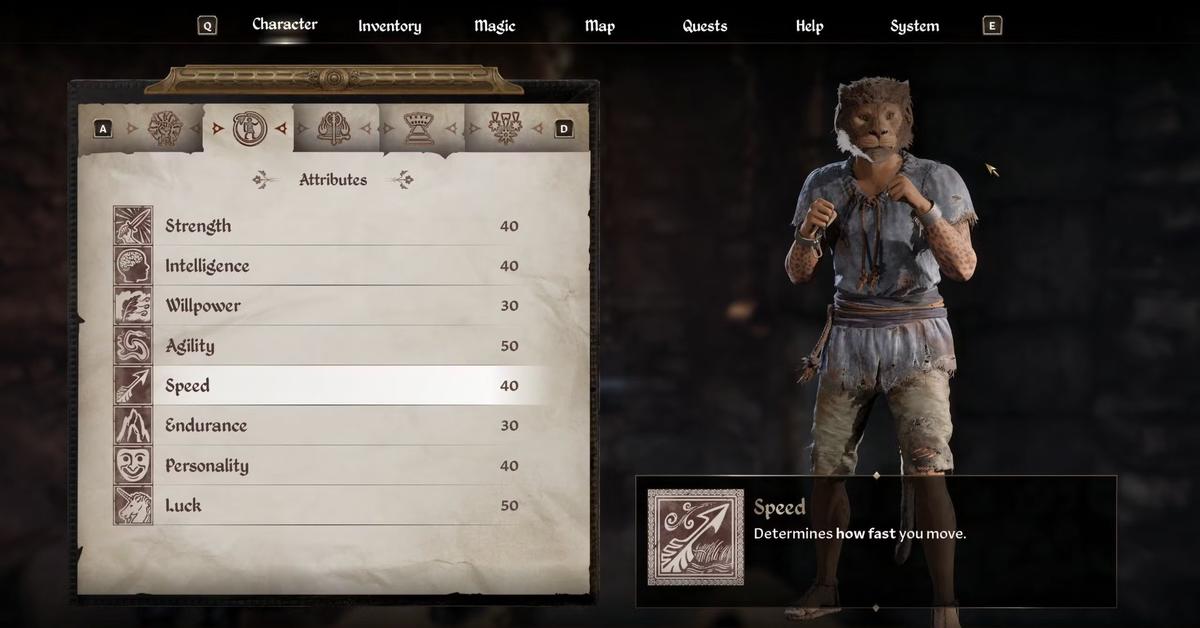This screenshot has height=628, width=1200.
Task: Select the figure-in-circle Attributes tab
Action: pyautogui.click(x=248, y=128)
